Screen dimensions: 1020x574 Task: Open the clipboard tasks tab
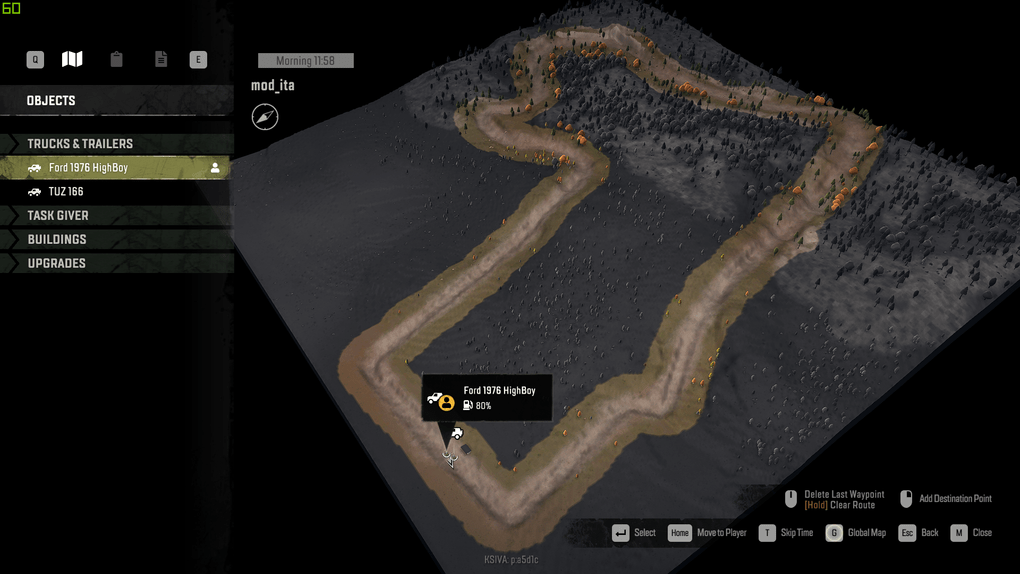[116, 60]
